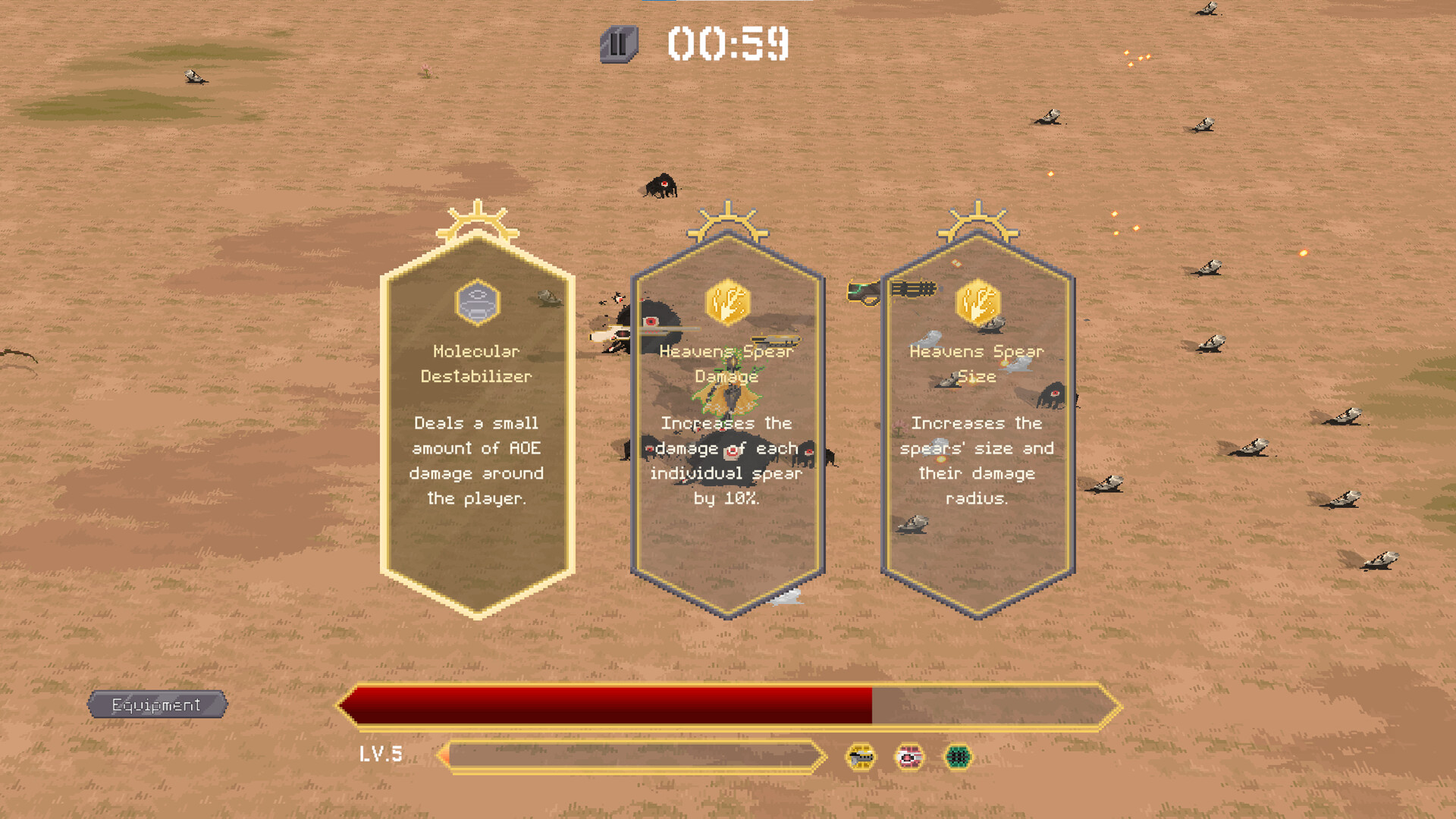Toggle the Heavens Spear Damage upgrade selection
This screenshot has height=819, width=1456.
point(726,425)
